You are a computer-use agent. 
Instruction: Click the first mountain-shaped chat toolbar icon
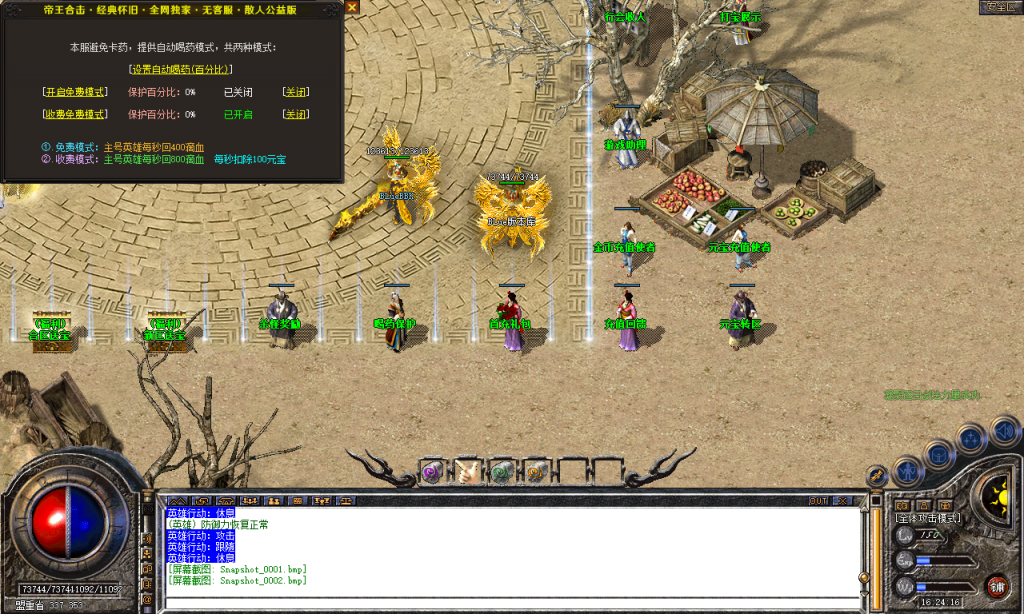177,500
